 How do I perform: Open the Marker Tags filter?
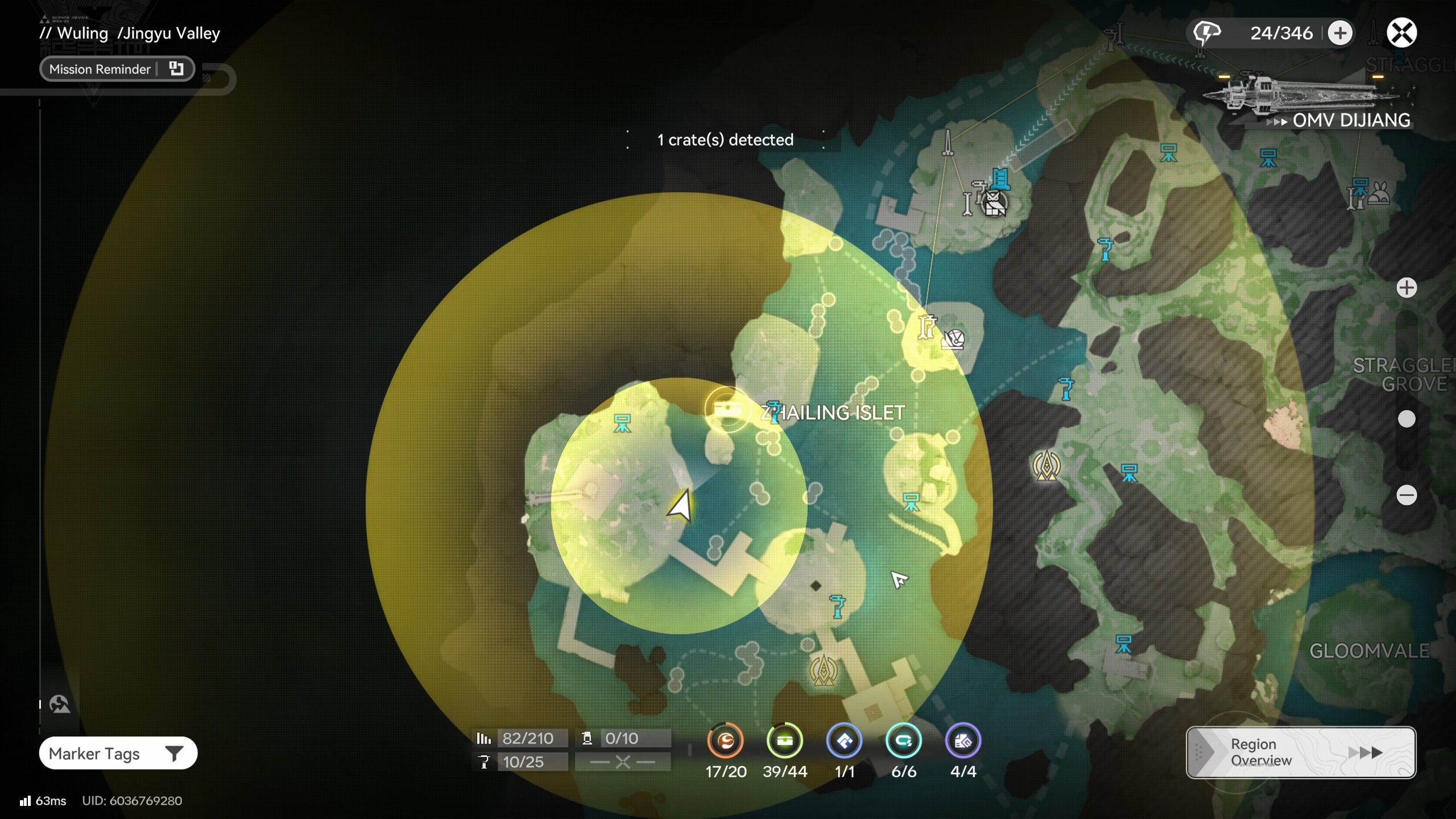pyautogui.click(x=118, y=754)
